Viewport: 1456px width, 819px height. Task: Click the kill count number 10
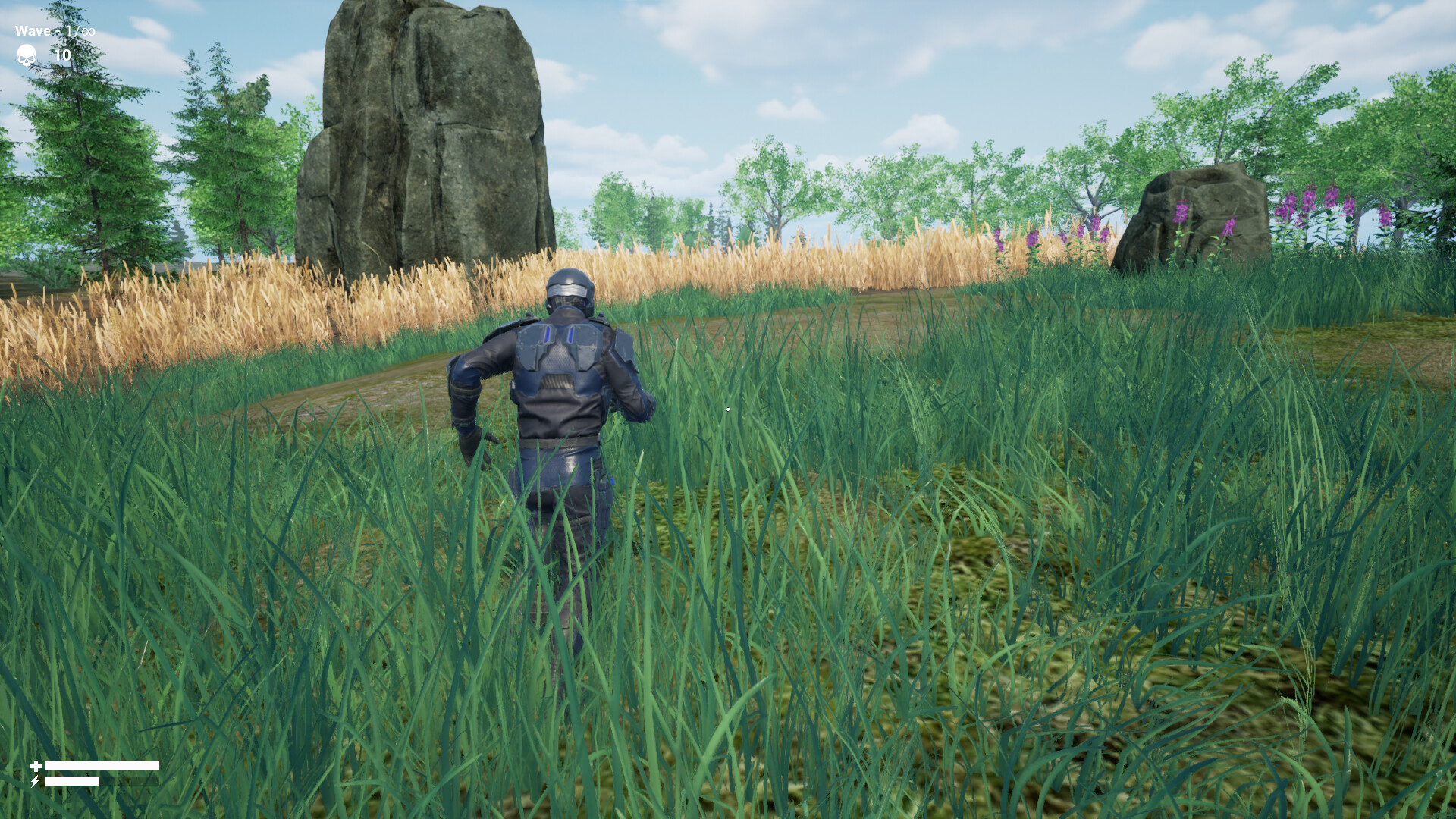64,55
